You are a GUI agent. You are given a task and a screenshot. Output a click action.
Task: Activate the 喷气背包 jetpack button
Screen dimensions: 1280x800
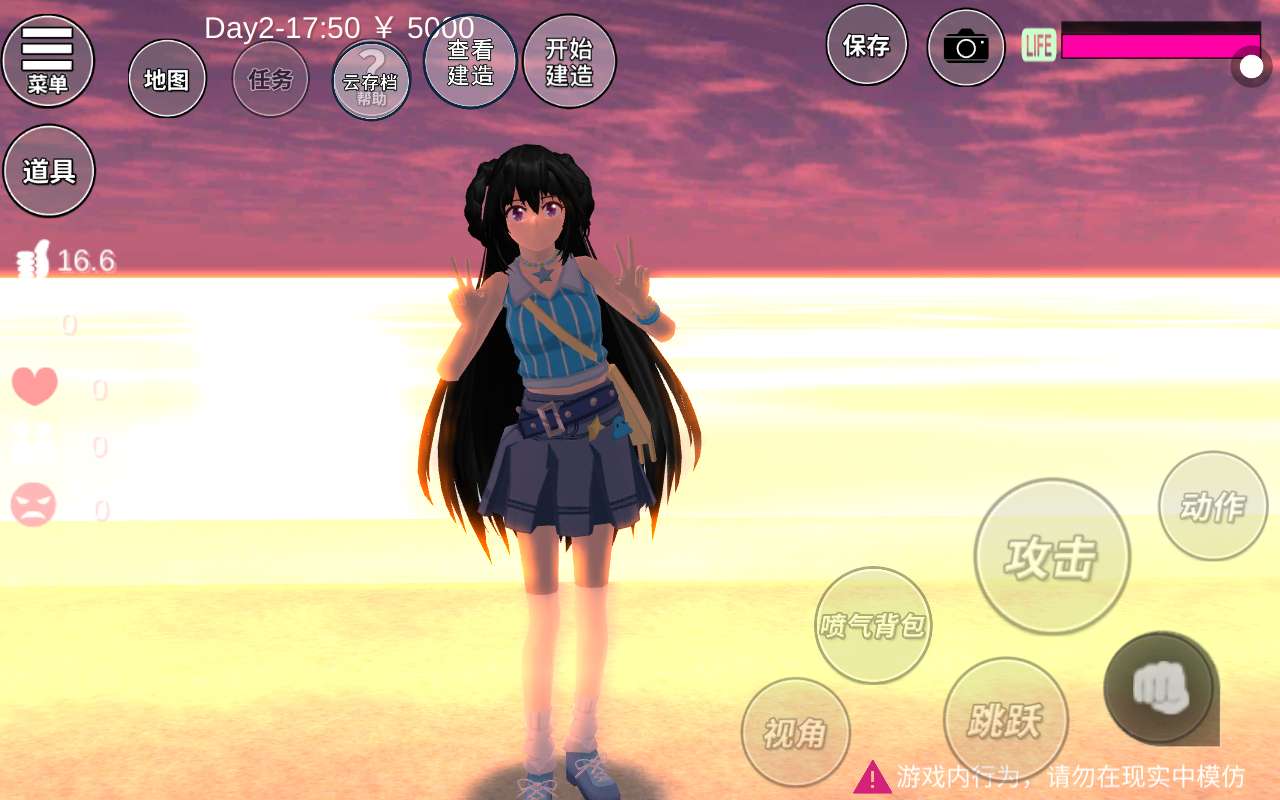(873, 625)
